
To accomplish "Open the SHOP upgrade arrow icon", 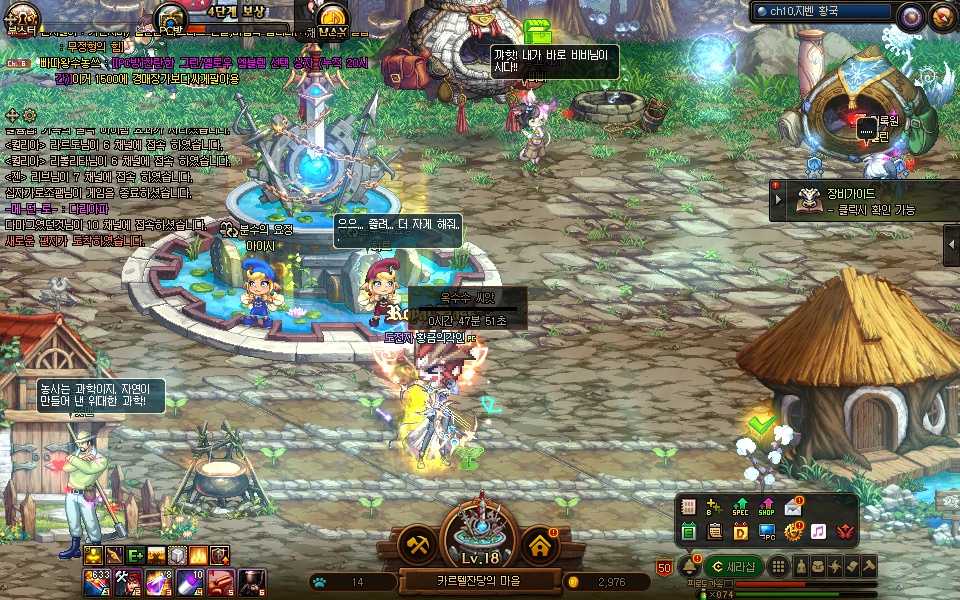I will tap(767, 507).
